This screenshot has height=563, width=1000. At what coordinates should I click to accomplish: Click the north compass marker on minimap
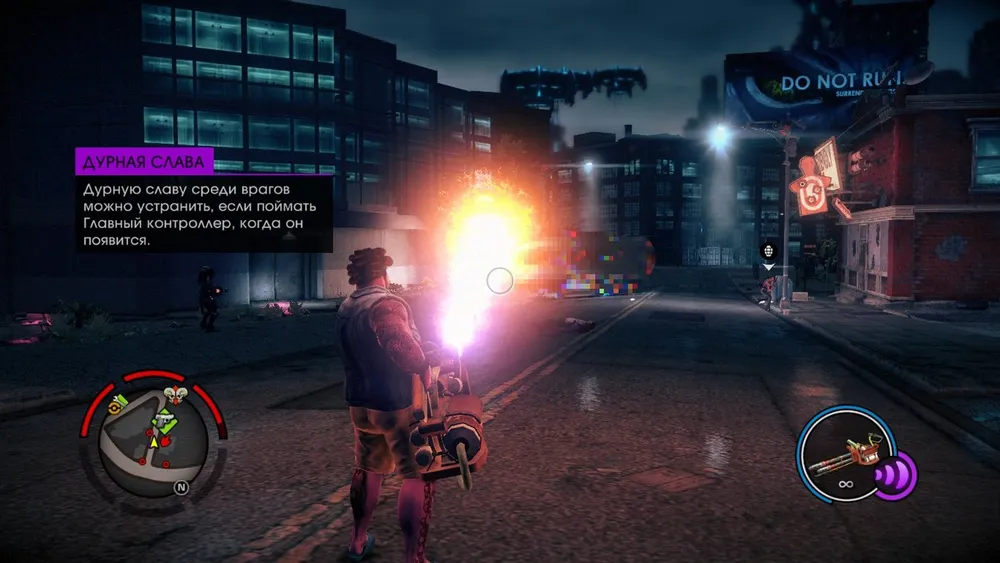(x=181, y=488)
